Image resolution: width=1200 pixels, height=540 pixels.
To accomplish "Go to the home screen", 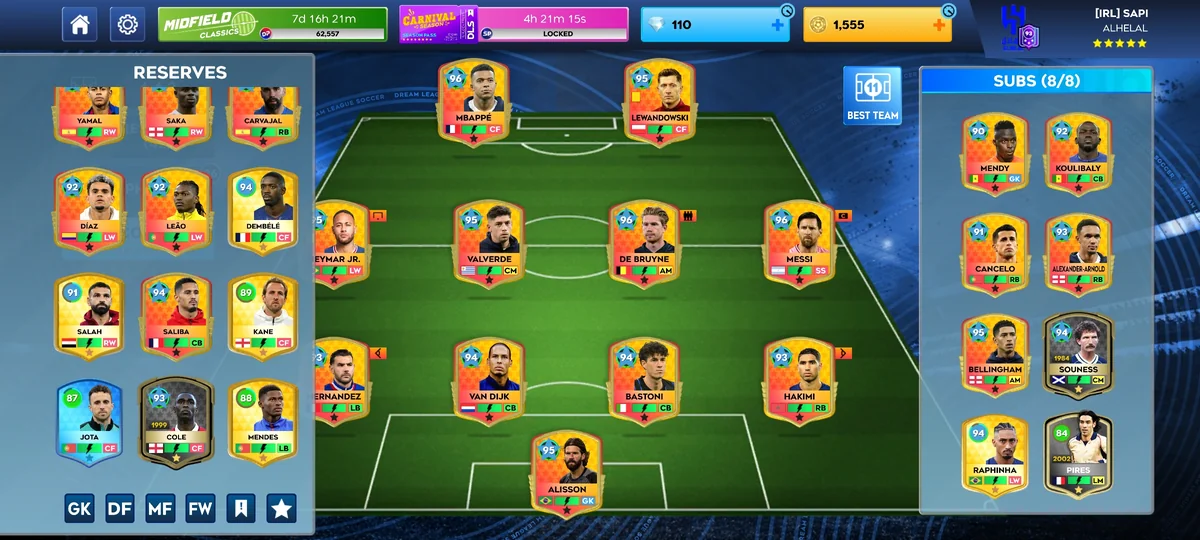I will pos(80,25).
